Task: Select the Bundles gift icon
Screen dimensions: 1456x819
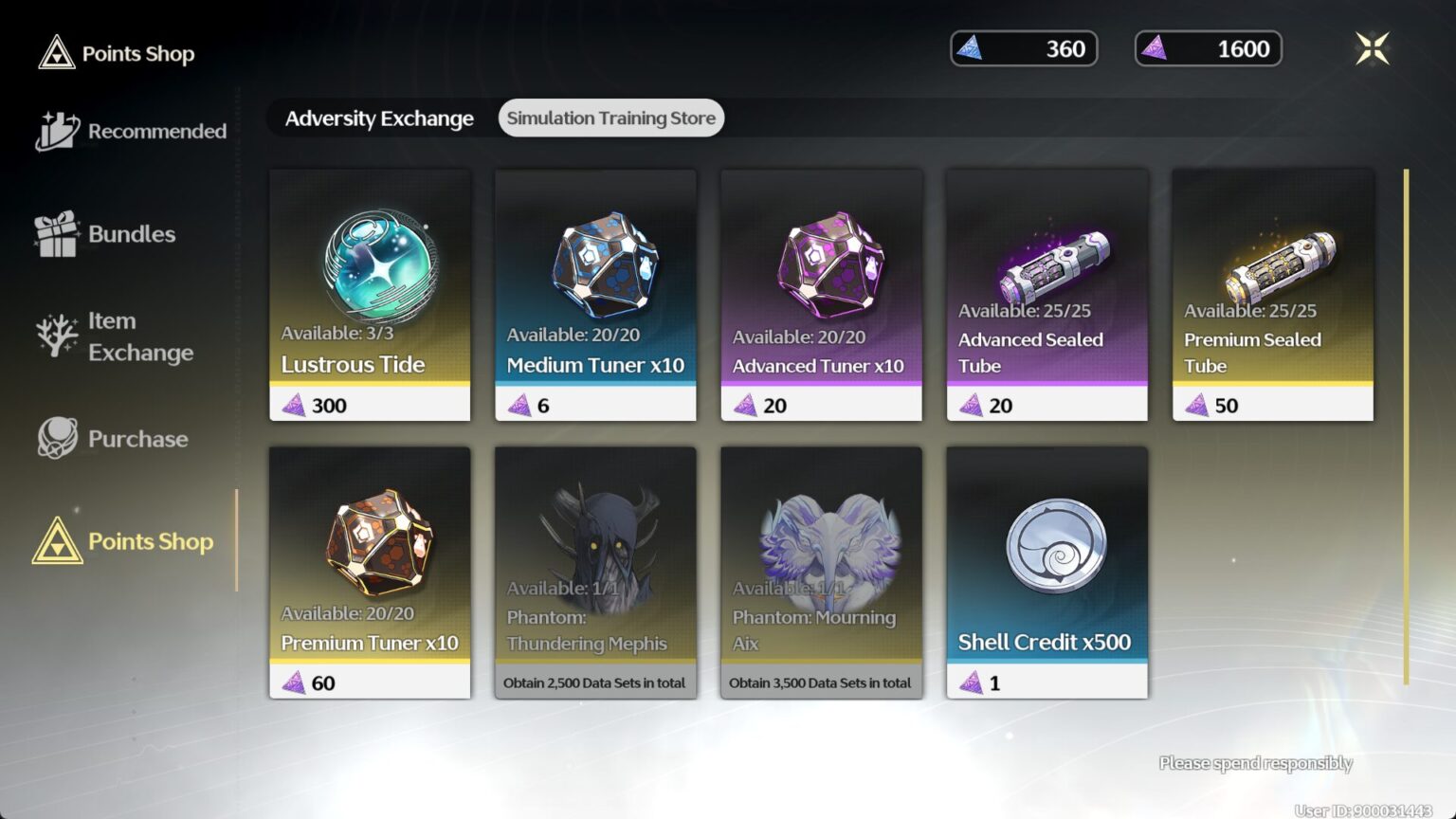Action: click(x=54, y=234)
